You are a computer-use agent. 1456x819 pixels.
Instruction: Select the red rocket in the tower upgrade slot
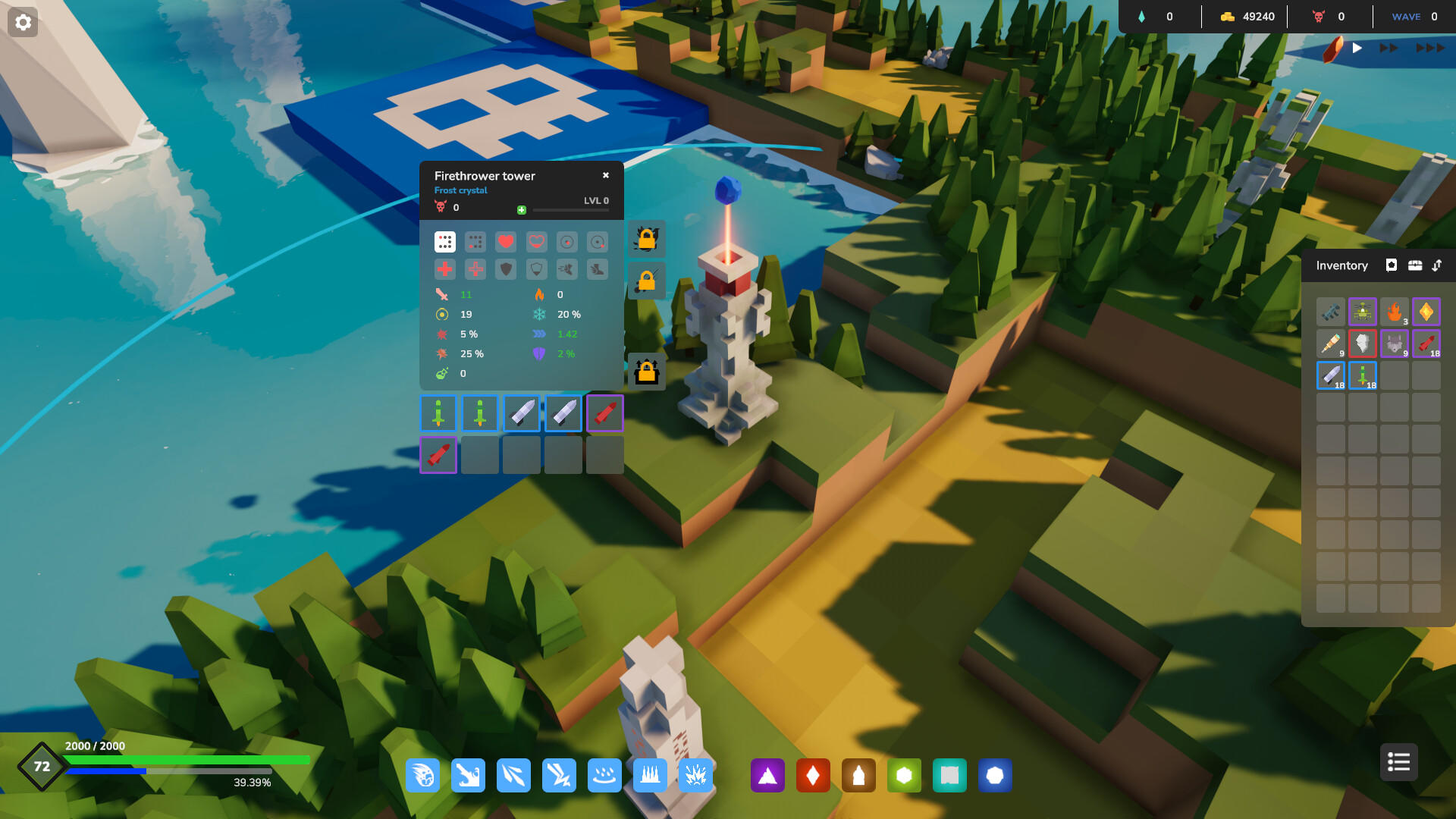coord(604,413)
